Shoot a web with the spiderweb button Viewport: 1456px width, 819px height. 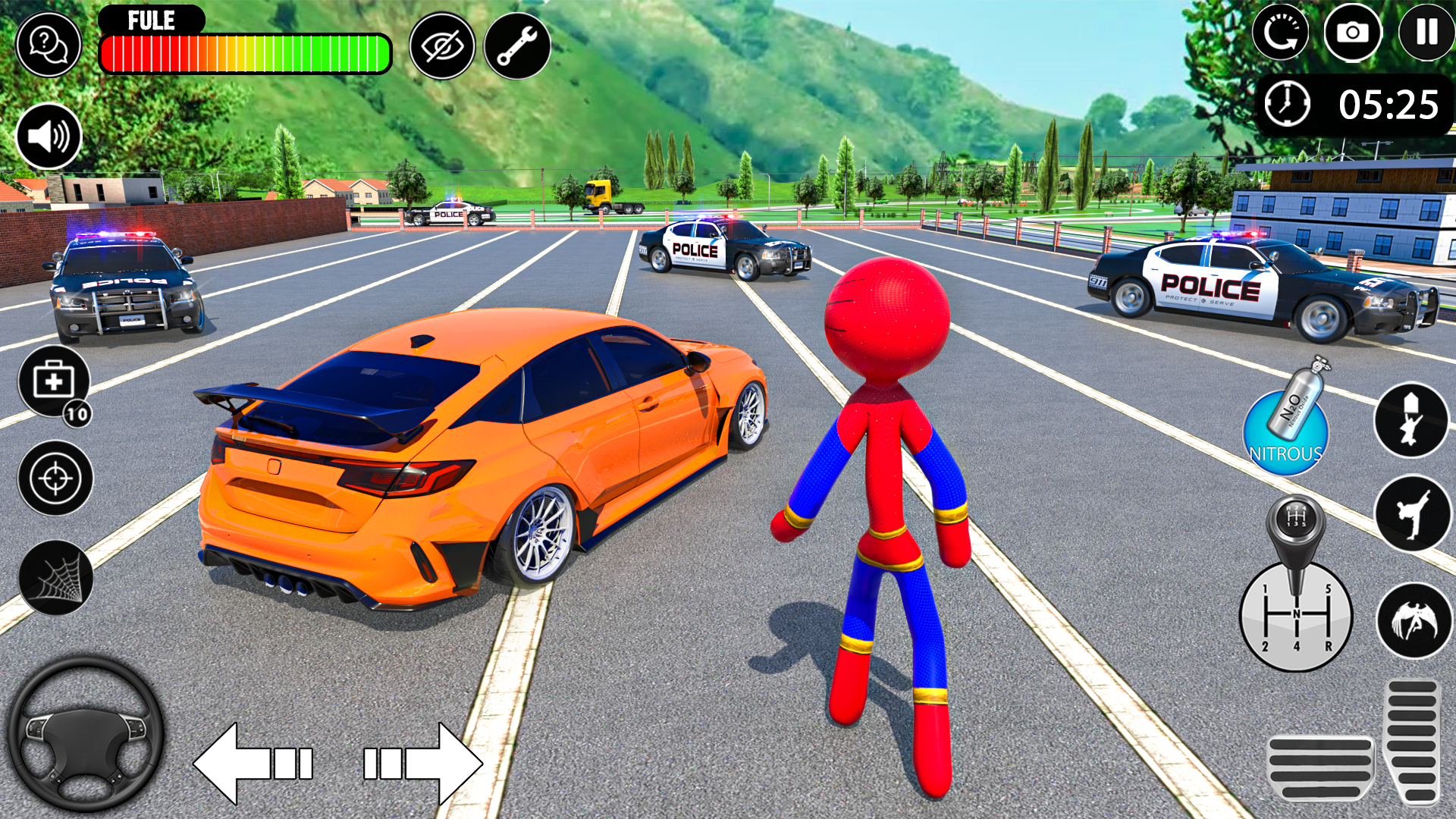(55, 578)
